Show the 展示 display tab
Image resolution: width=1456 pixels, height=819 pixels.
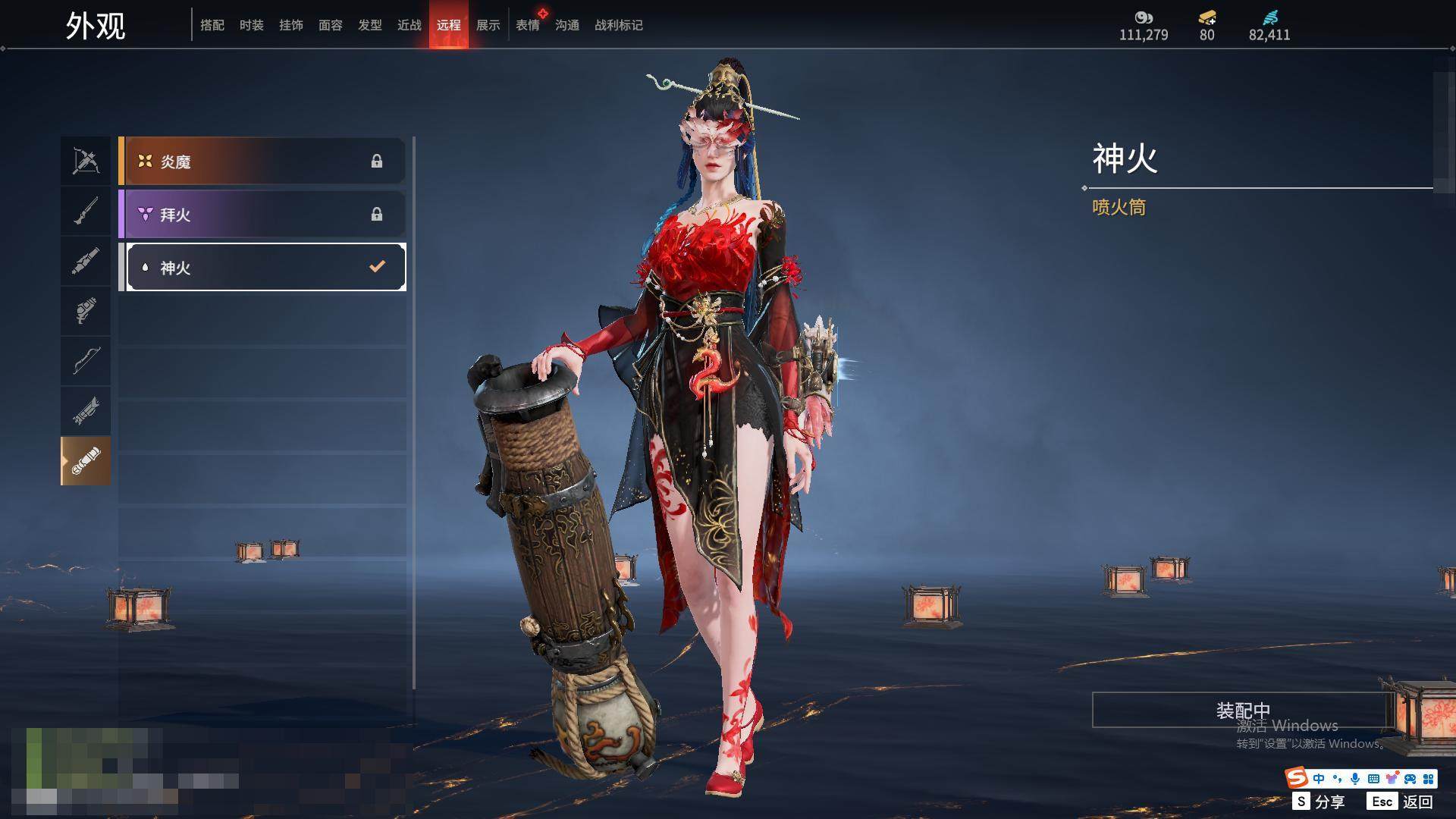click(488, 25)
